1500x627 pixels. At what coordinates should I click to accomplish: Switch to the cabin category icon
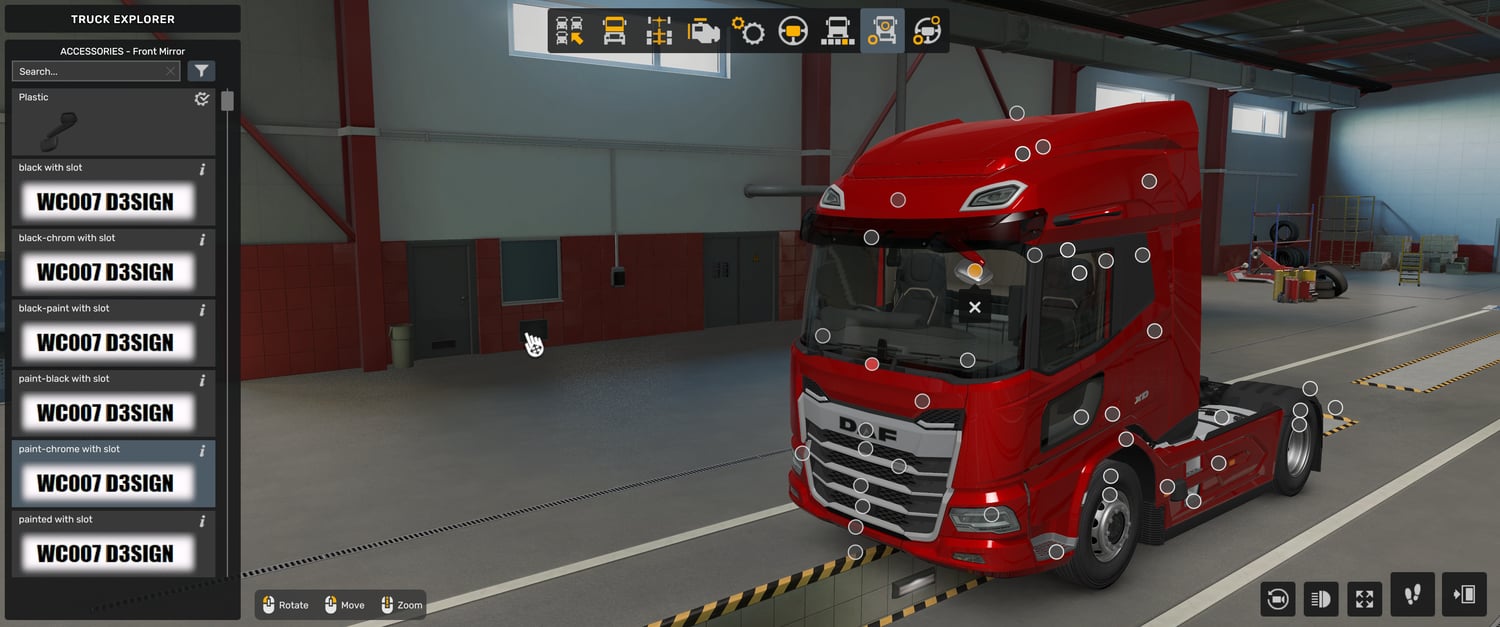614,31
